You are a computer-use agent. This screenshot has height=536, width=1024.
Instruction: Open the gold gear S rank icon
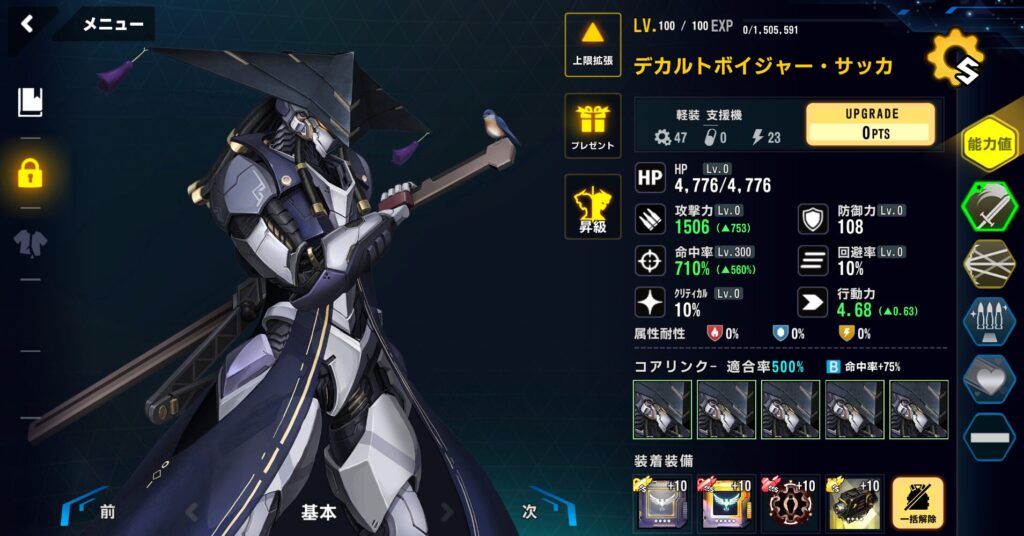tap(954, 59)
